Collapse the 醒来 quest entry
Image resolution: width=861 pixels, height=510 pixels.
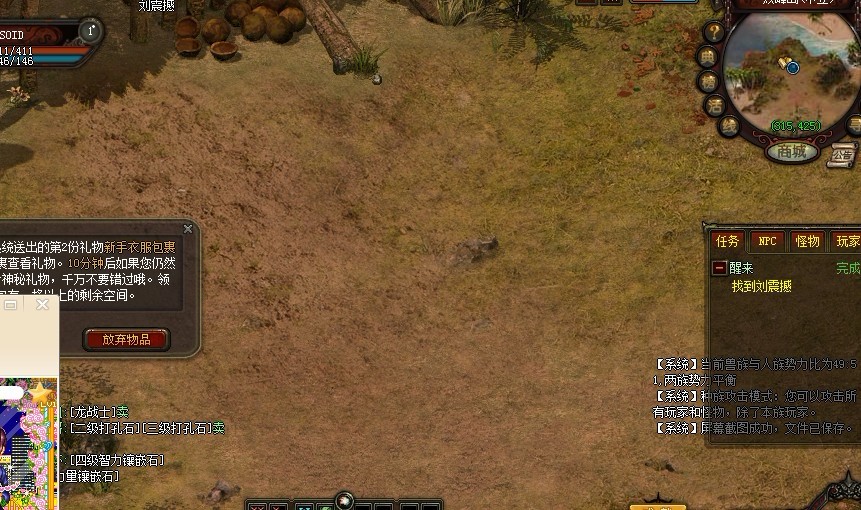pos(719,268)
